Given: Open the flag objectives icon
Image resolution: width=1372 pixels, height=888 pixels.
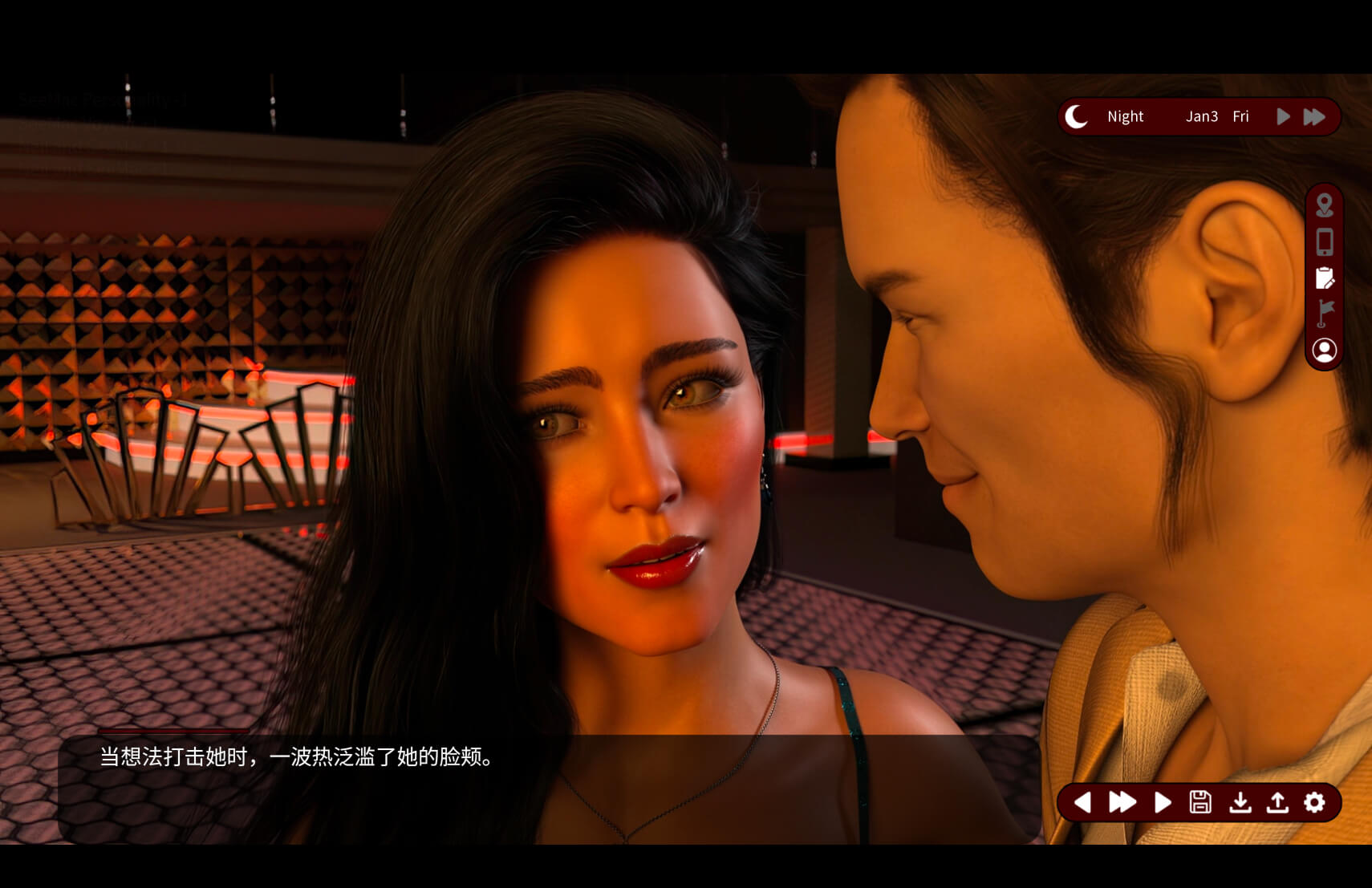Looking at the screenshot, I should (x=1324, y=313).
